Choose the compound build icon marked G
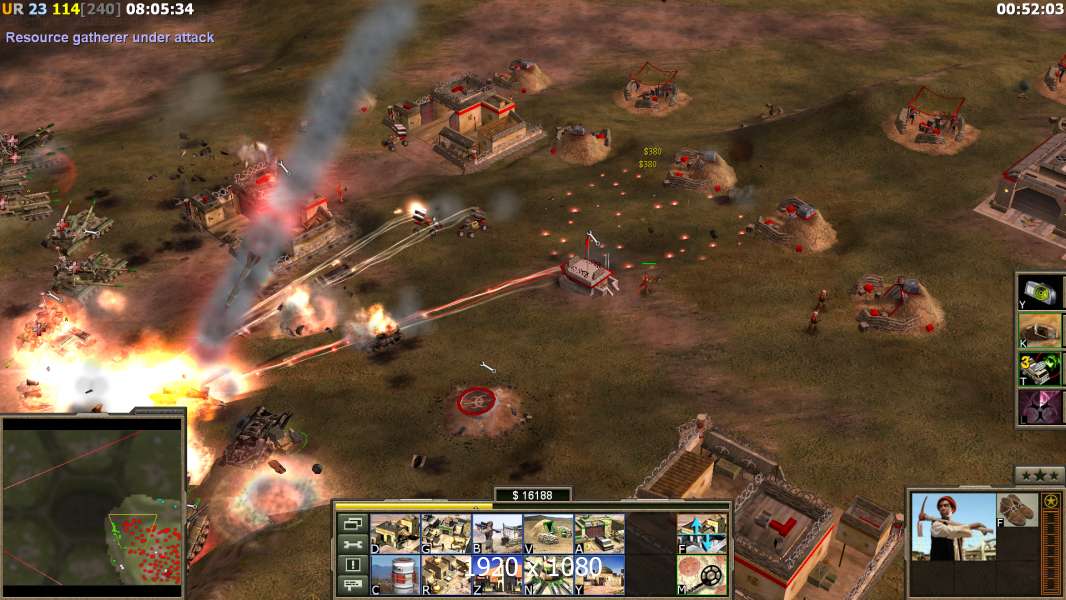 [446, 534]
